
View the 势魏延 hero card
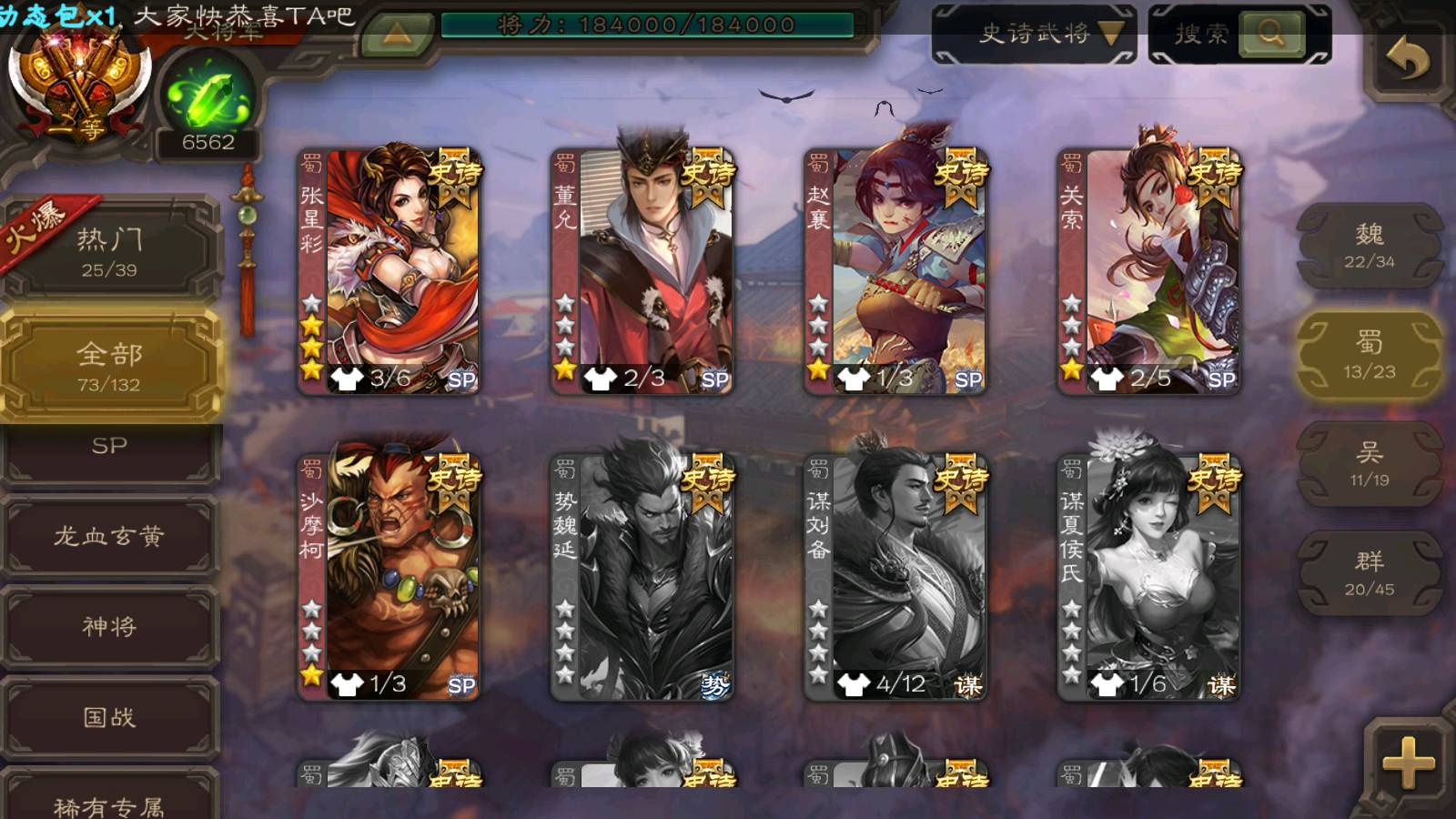click(x=642, y=577)
